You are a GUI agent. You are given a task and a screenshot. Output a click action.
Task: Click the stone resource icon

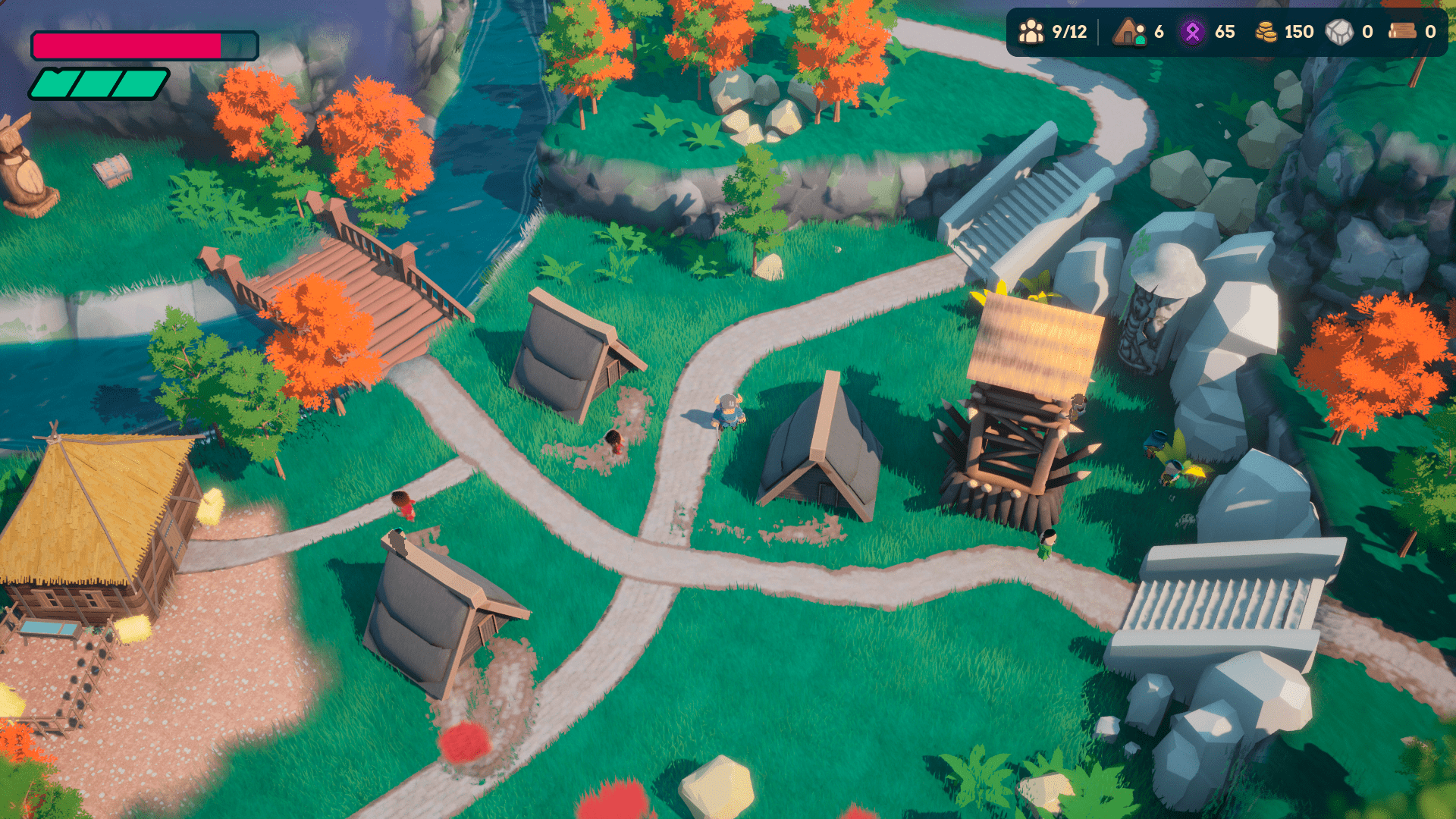click(x=1339, y=32)
